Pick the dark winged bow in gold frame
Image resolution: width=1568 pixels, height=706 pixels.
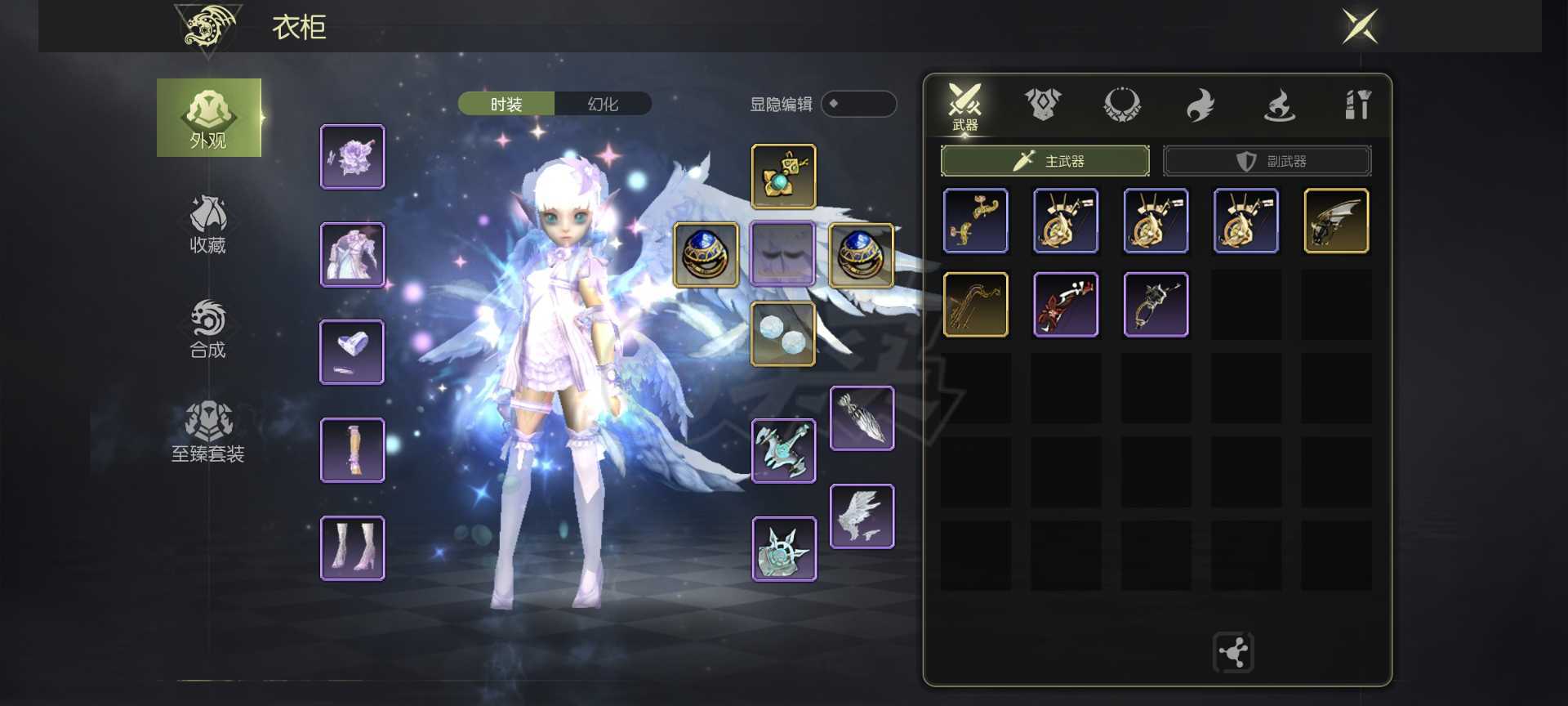click(1336, 221)
